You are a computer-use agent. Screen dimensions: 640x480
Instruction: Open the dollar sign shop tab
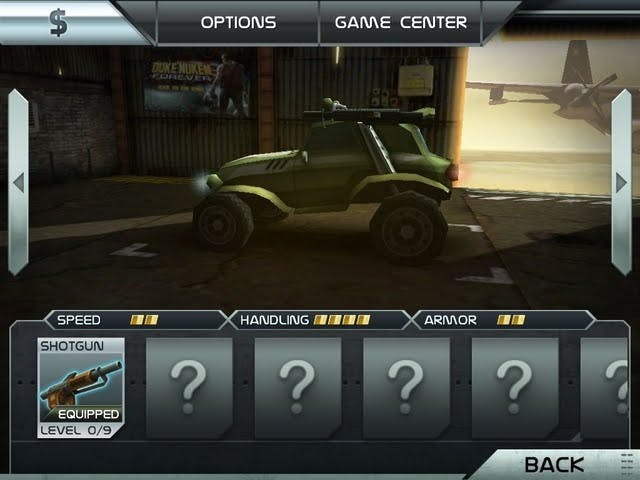tap(60, 22)
